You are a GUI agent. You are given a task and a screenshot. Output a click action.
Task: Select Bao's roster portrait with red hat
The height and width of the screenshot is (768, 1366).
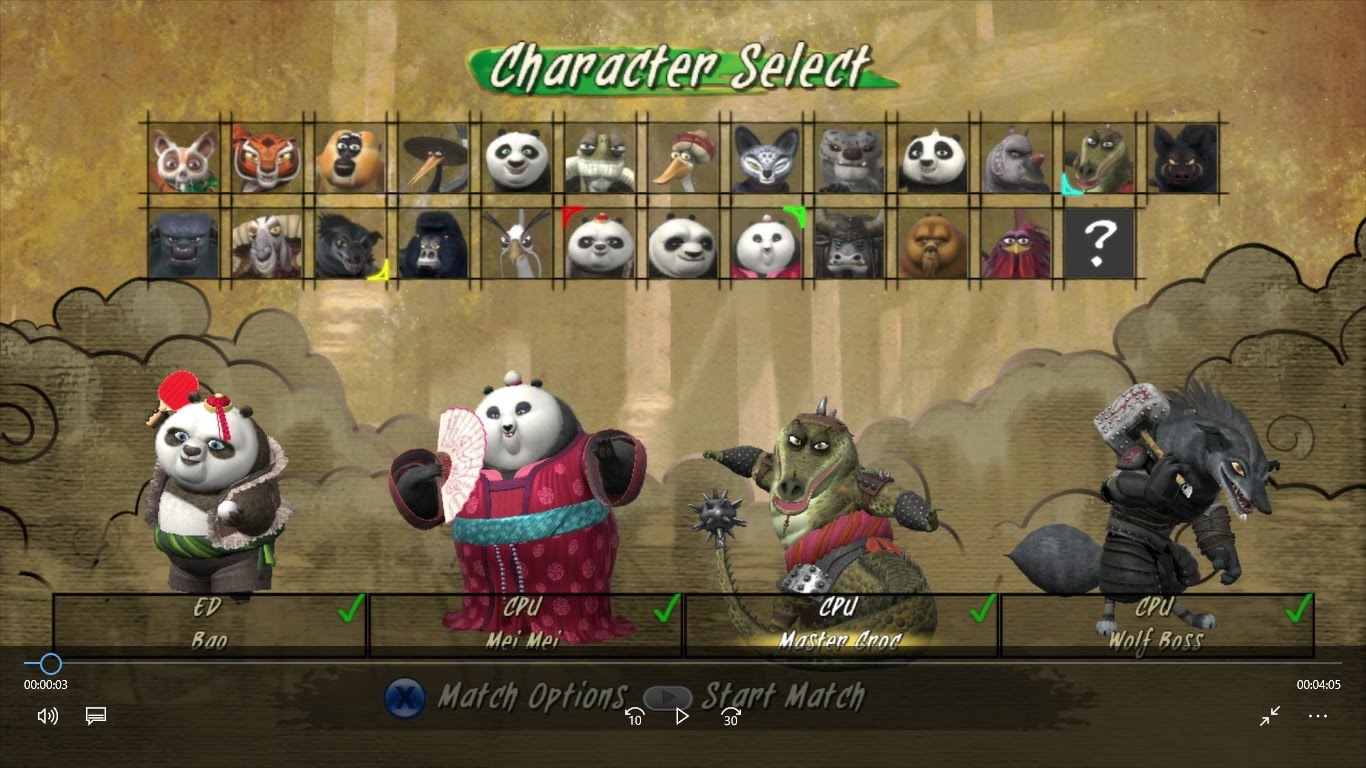coord(600,243)
